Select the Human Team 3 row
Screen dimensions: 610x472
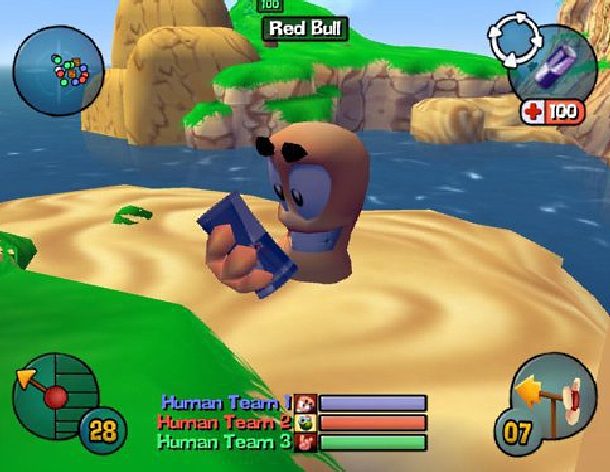pos(293,442)
